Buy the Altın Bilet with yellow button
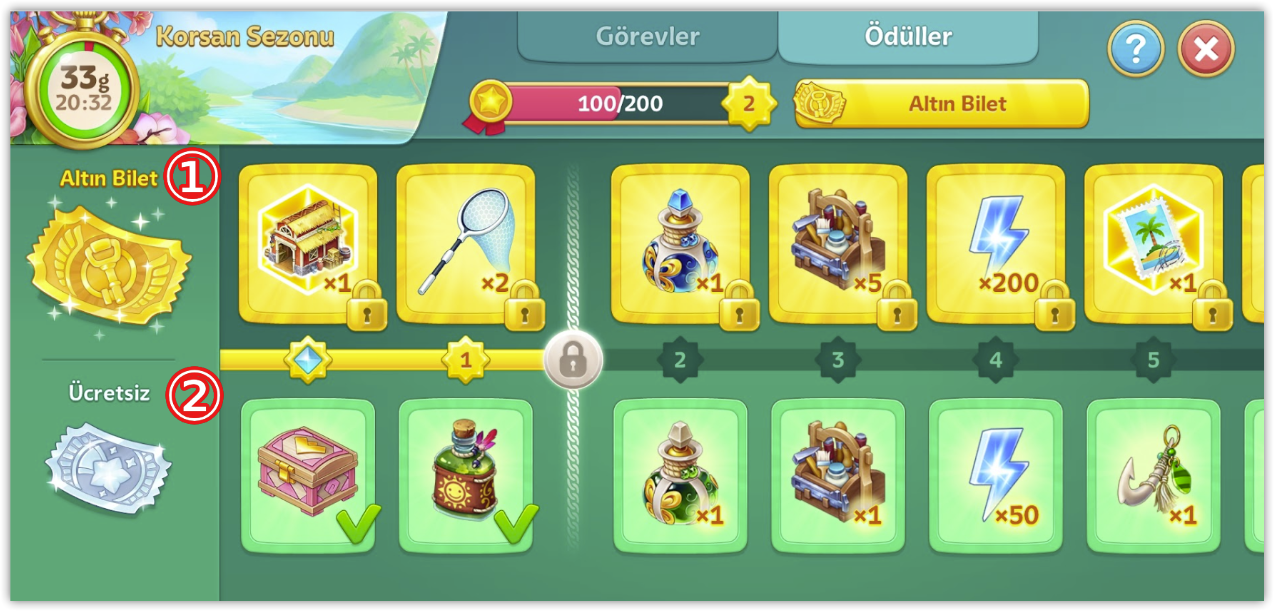 941,103
